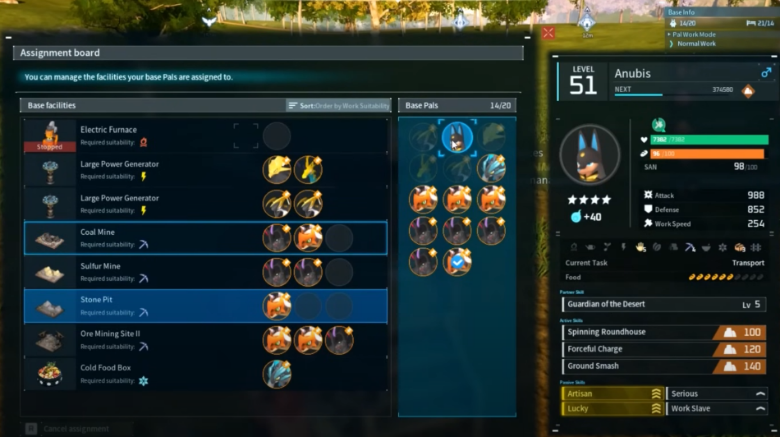The height and width of the screenshot is (437, 780).
Task: Inspect the Work Slave passive skill
Action: click(x=717, y=409)
